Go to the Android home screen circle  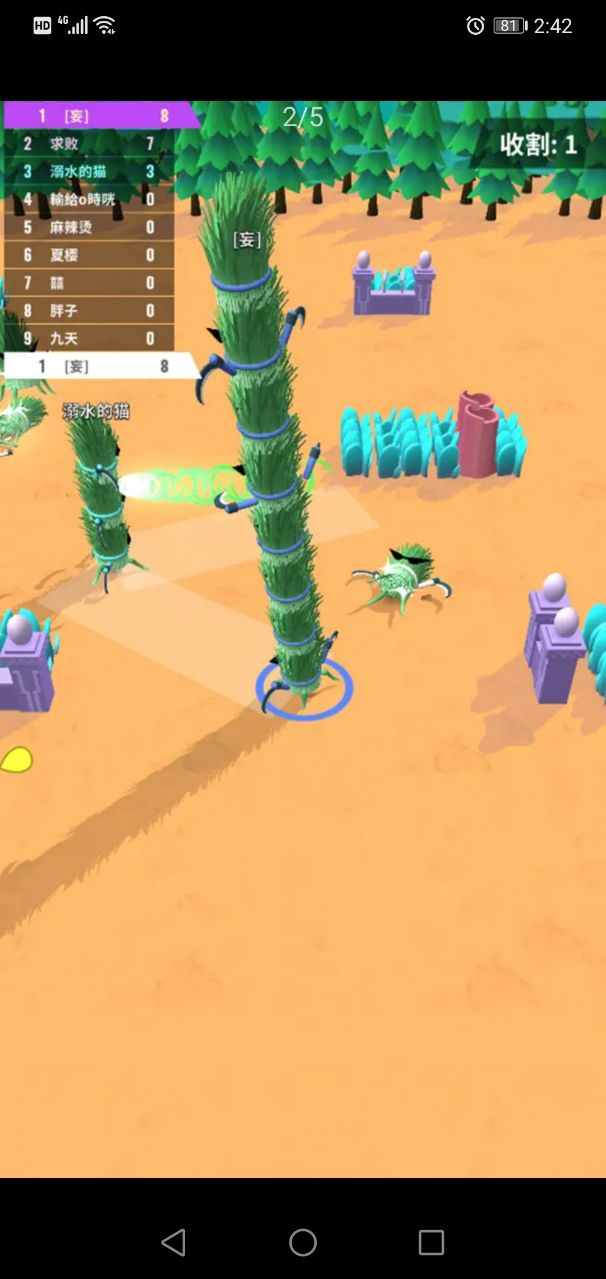[303, 1242]
